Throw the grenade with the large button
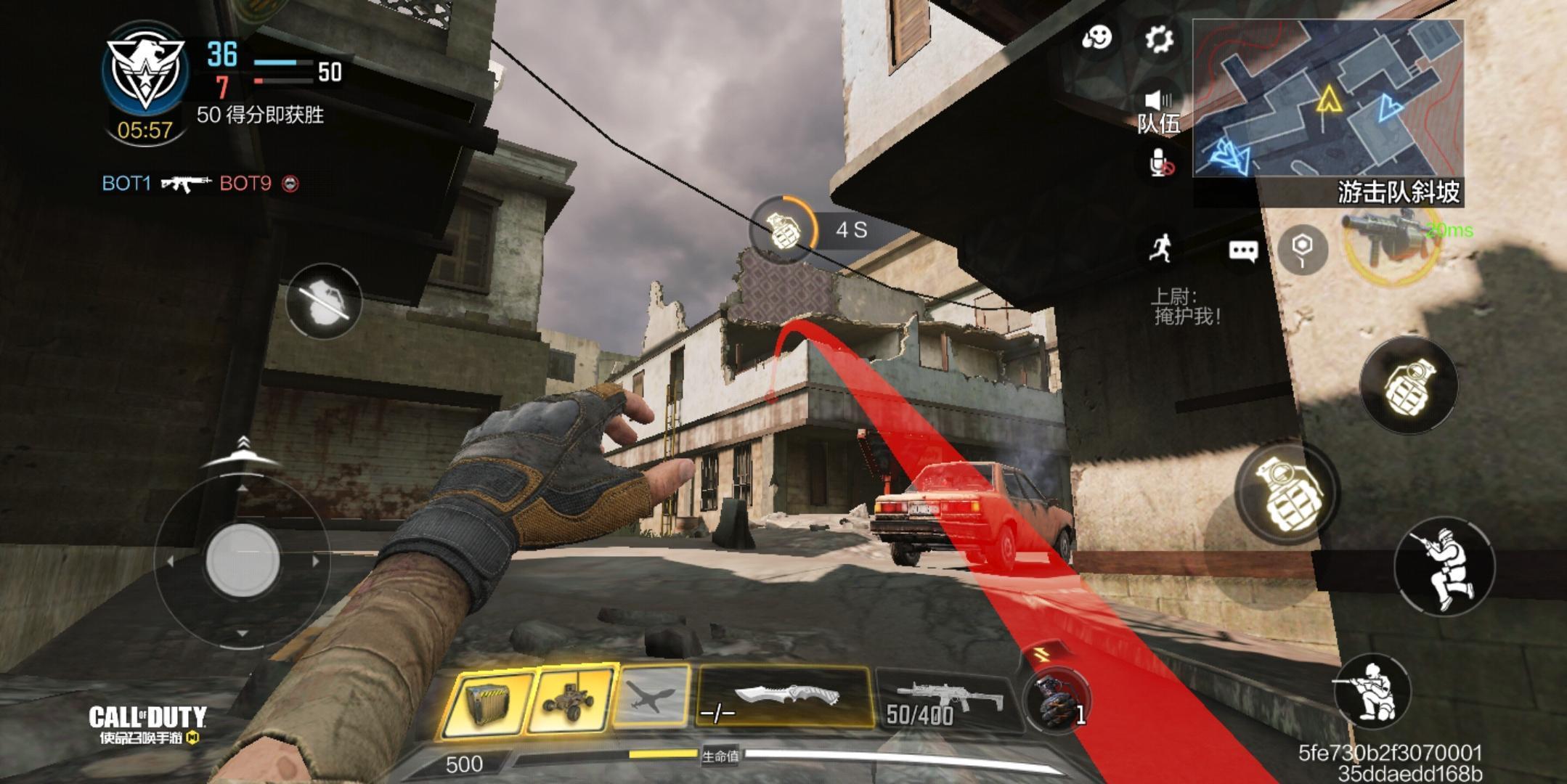 (x=1287, y=493)
